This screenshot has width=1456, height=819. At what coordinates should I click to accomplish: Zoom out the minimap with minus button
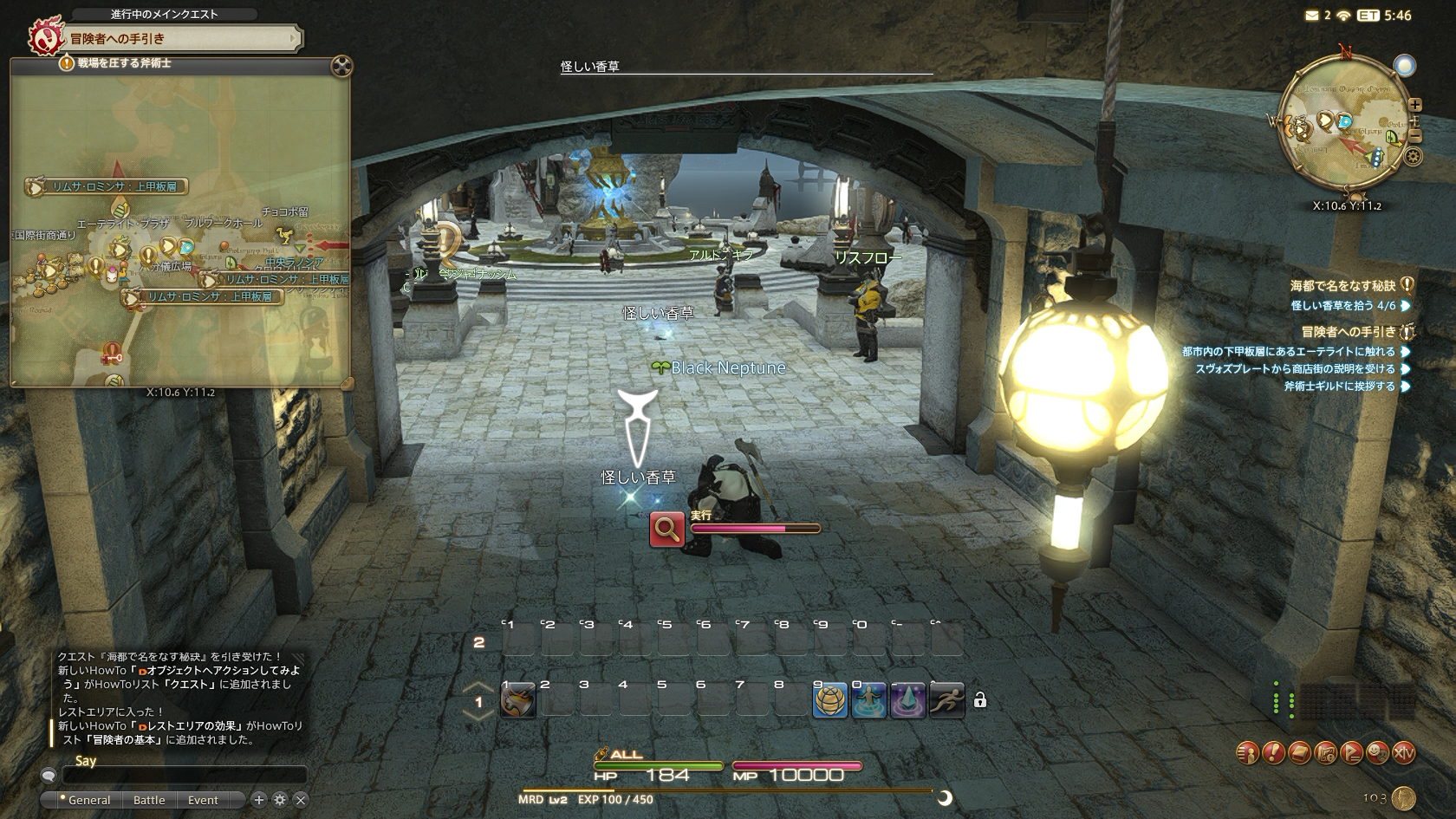point(1415,136)
